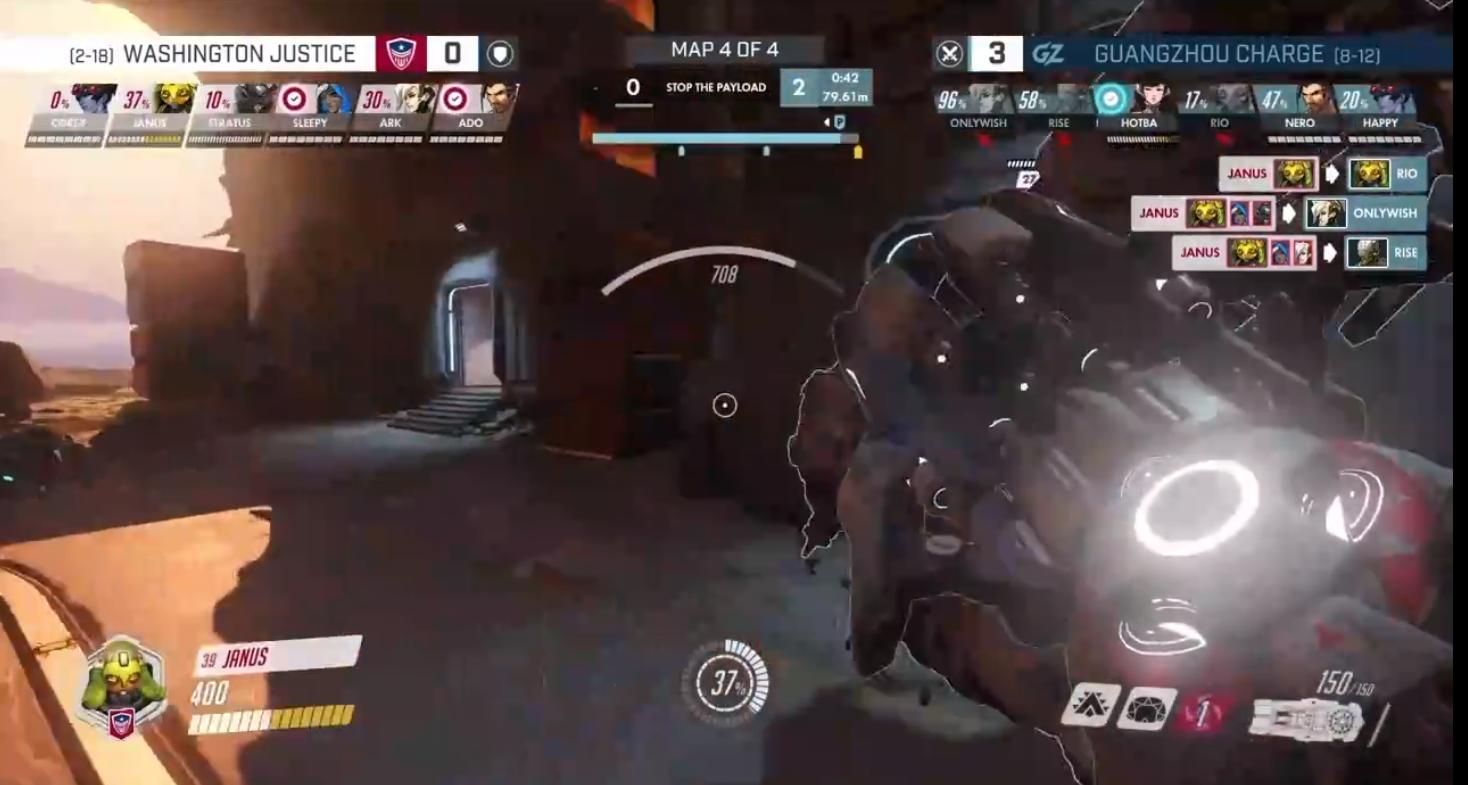Select Janus's portrait in the Washington roster
The image size is (1468, 785).
173,101
